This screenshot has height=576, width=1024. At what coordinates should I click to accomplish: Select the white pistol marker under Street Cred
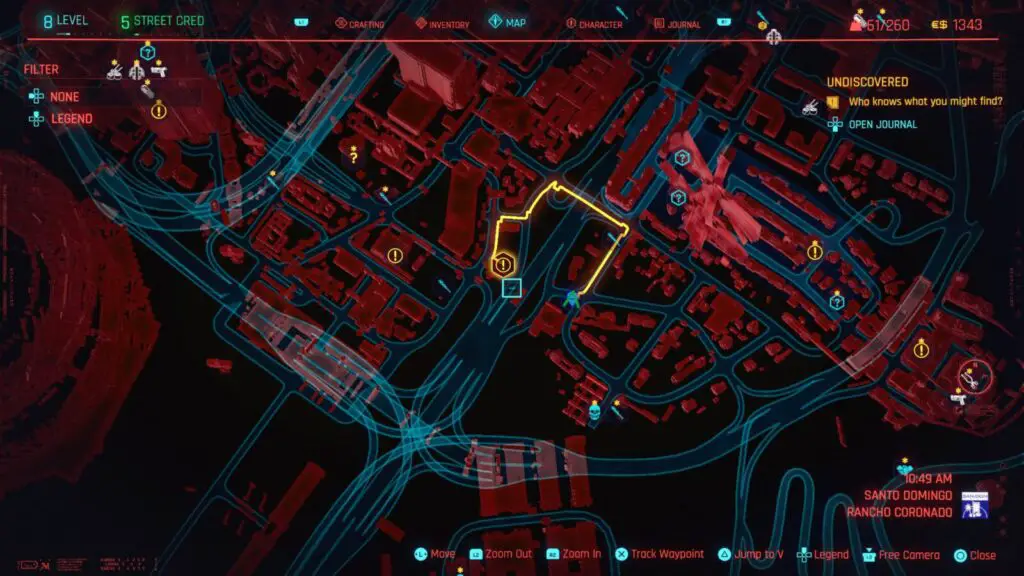[160, 71]
